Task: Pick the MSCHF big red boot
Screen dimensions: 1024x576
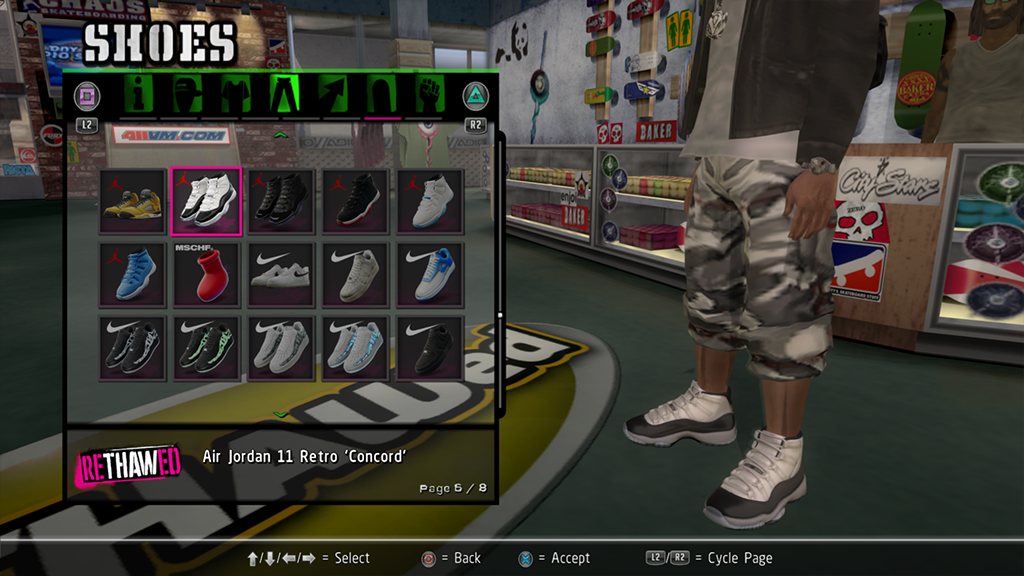Action: tap(206, 275)
